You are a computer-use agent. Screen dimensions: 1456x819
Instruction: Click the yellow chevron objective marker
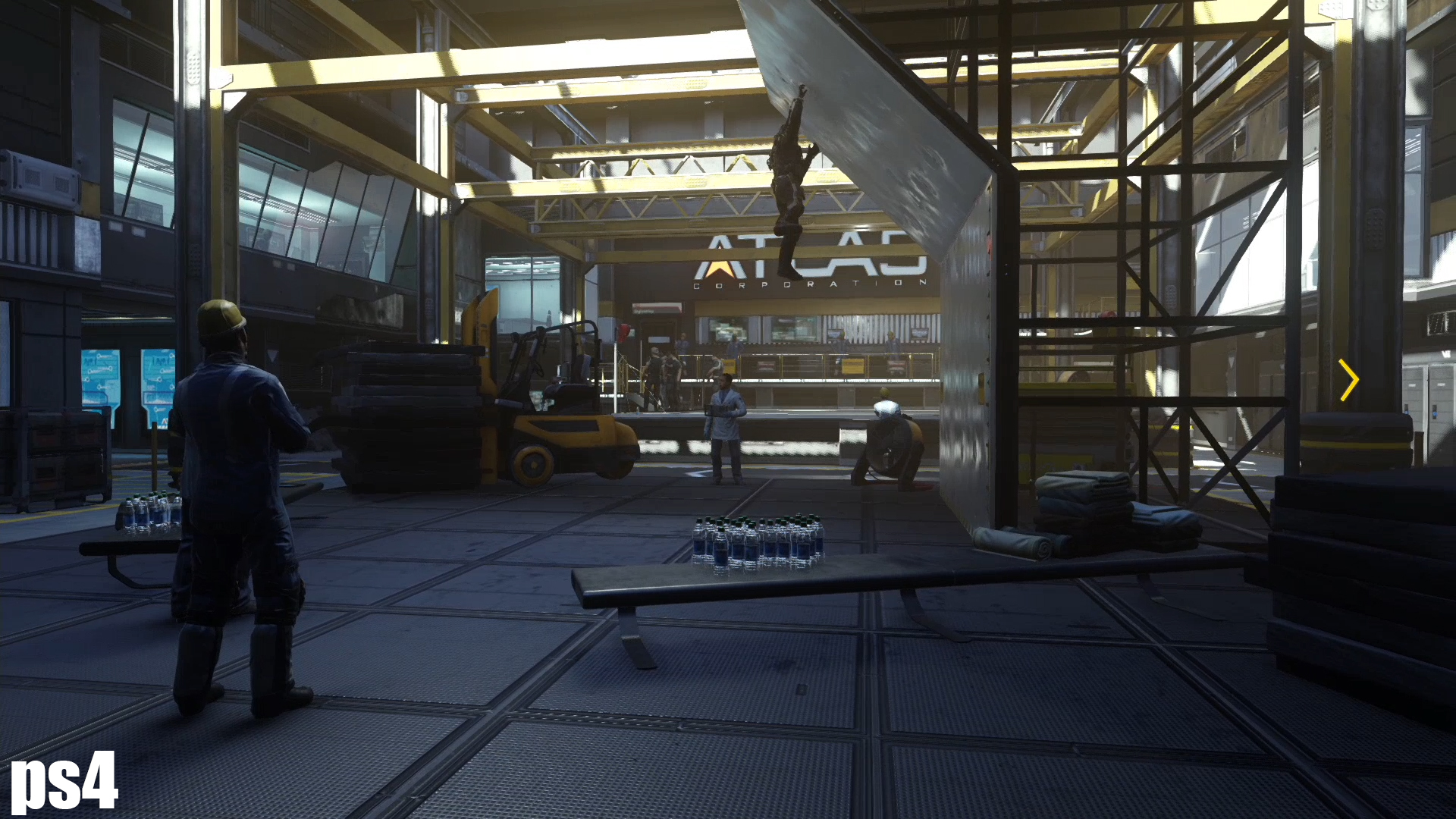coord(1349,380)
